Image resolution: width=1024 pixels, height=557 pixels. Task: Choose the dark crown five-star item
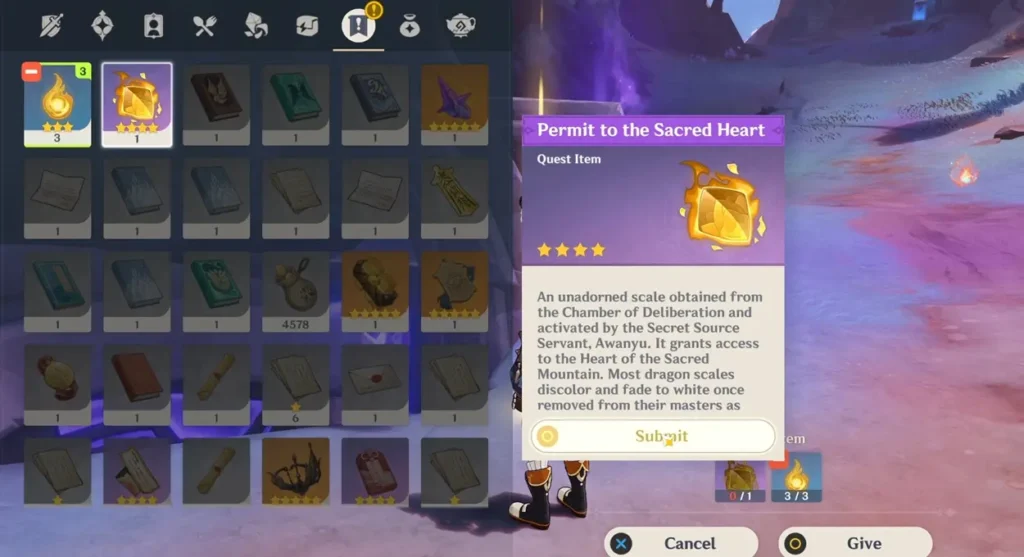click(296, 469)
